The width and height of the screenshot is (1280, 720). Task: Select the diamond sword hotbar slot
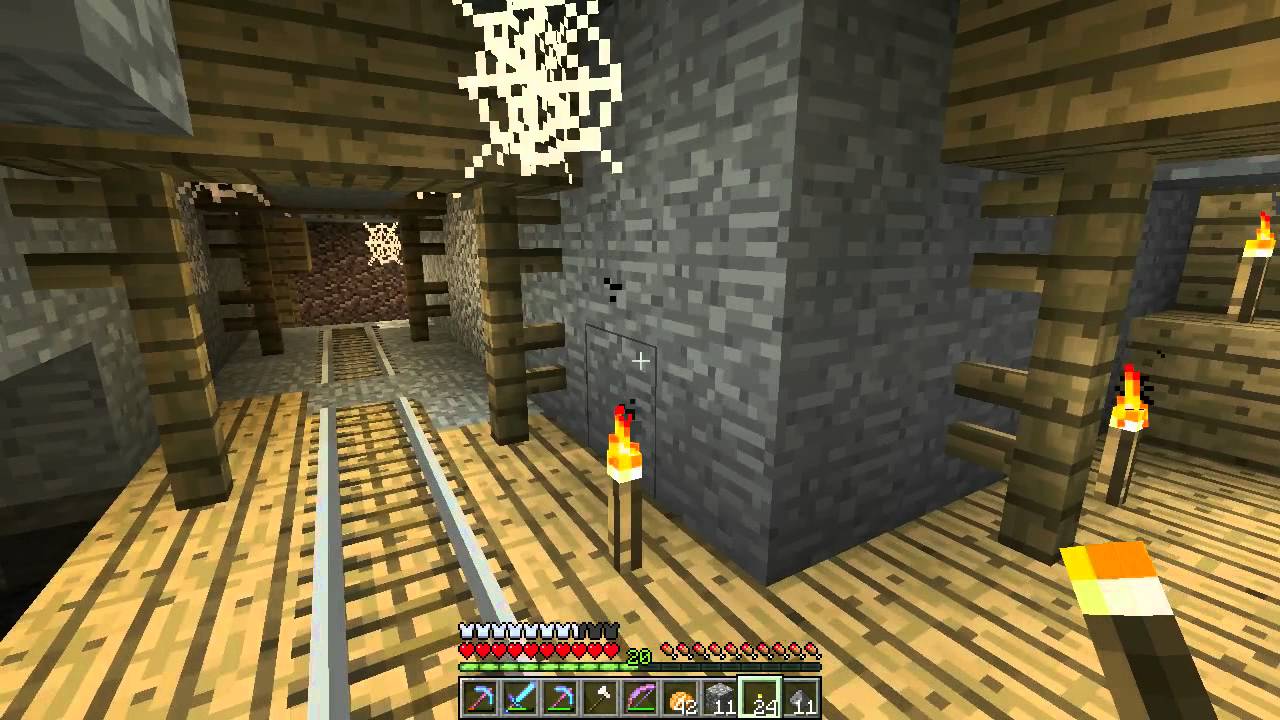(x=520, y=698)
